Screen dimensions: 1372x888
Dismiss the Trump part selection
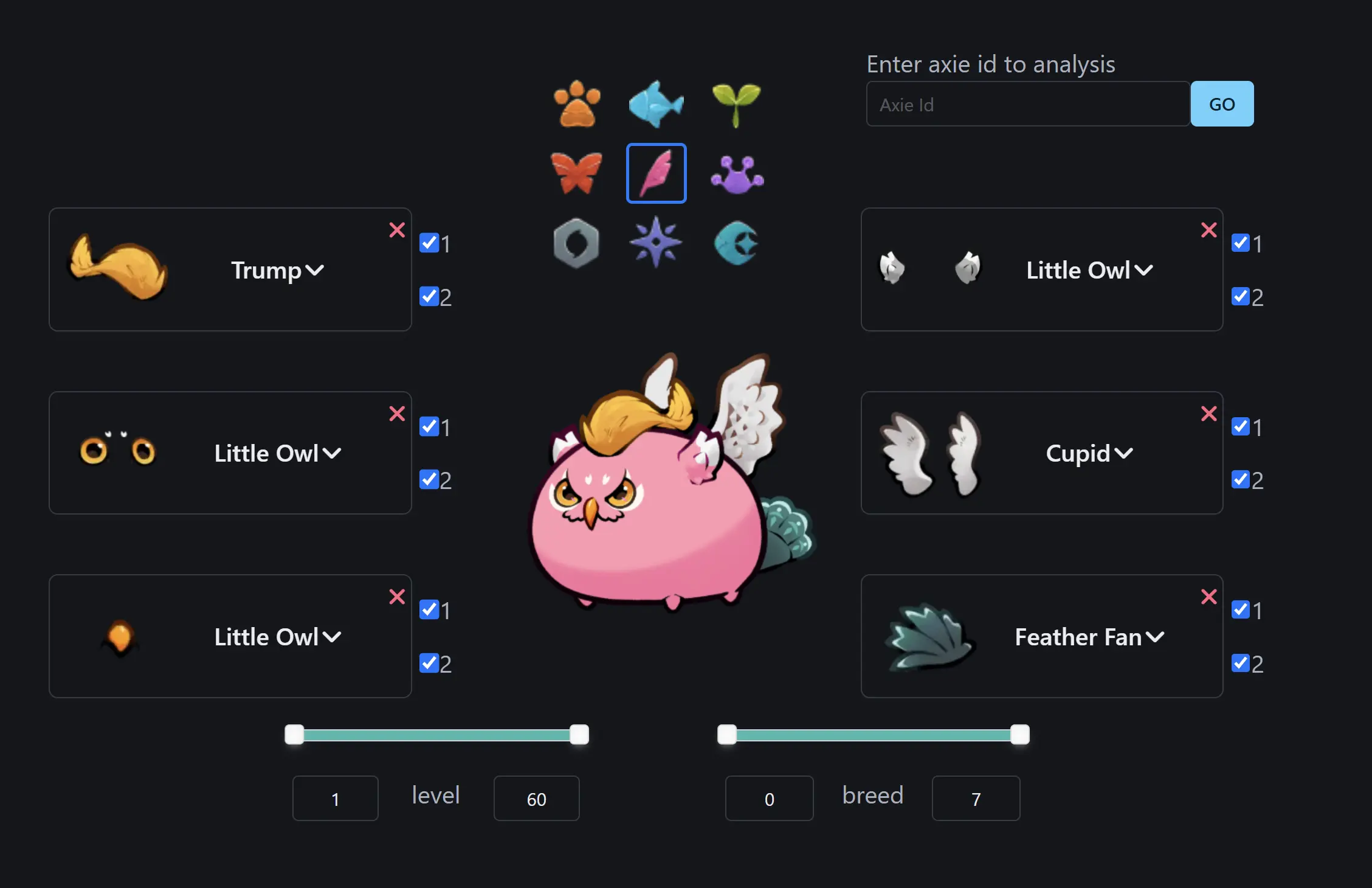[397, 230]
